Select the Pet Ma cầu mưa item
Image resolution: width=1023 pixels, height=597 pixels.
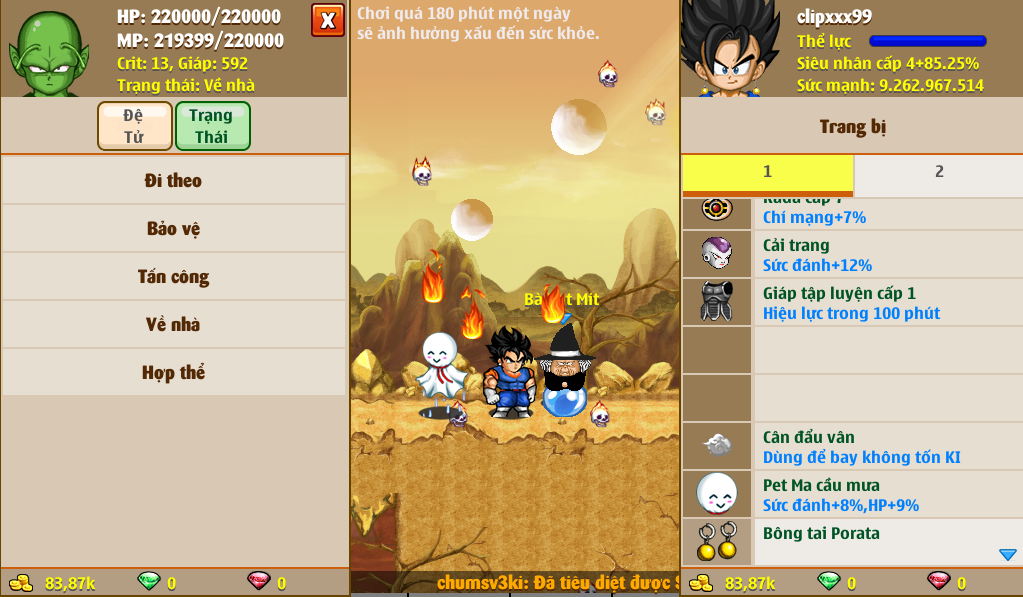(852, 495)
